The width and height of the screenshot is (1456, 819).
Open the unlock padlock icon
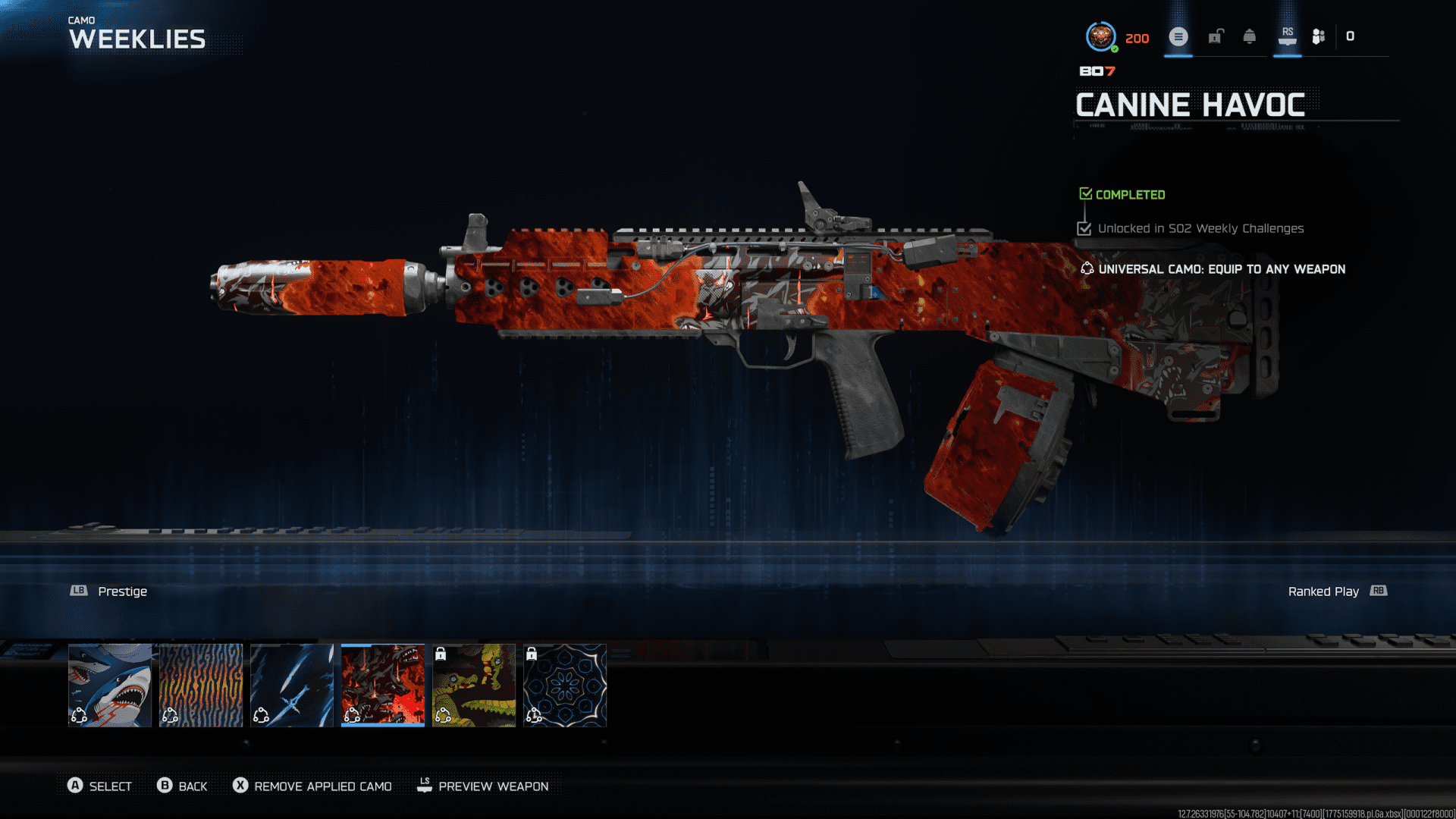coord(1216,36)
